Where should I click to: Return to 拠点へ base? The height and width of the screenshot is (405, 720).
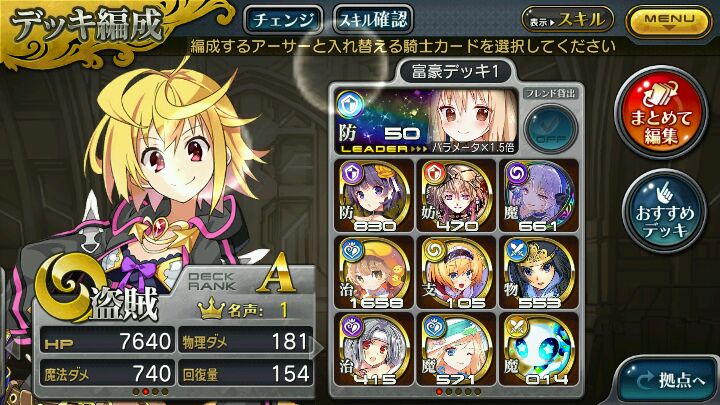(x=670, y=380)
